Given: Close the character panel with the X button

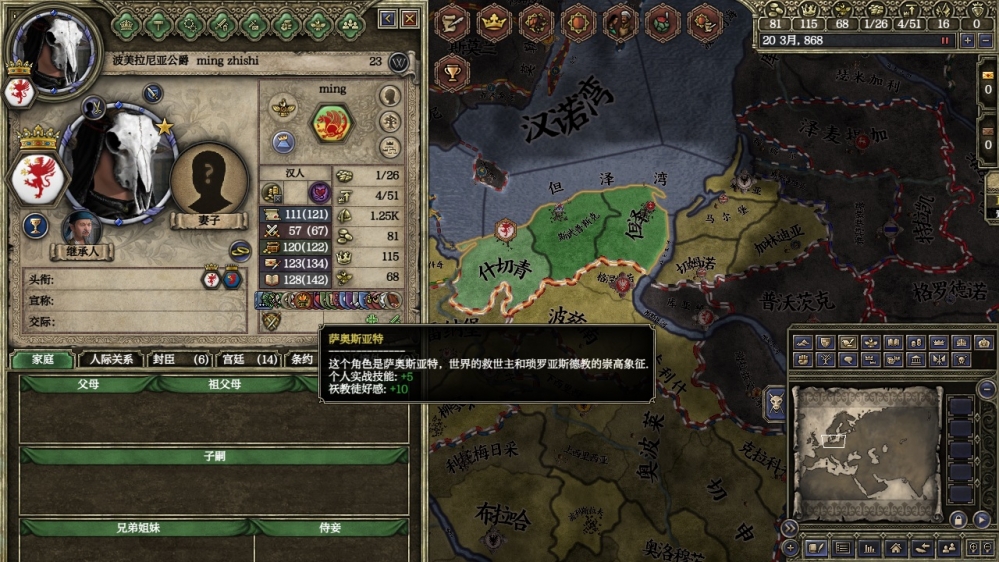Looking at the screenshot, I should [x=410, y=19].
